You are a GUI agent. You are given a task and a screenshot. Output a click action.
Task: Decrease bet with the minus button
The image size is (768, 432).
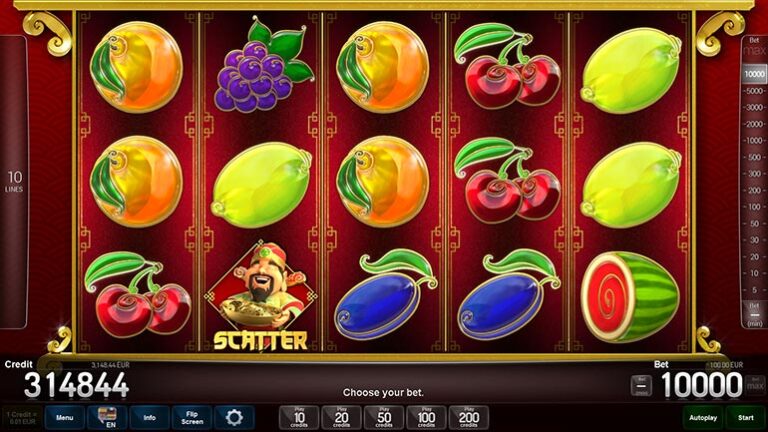pos(641,385)
